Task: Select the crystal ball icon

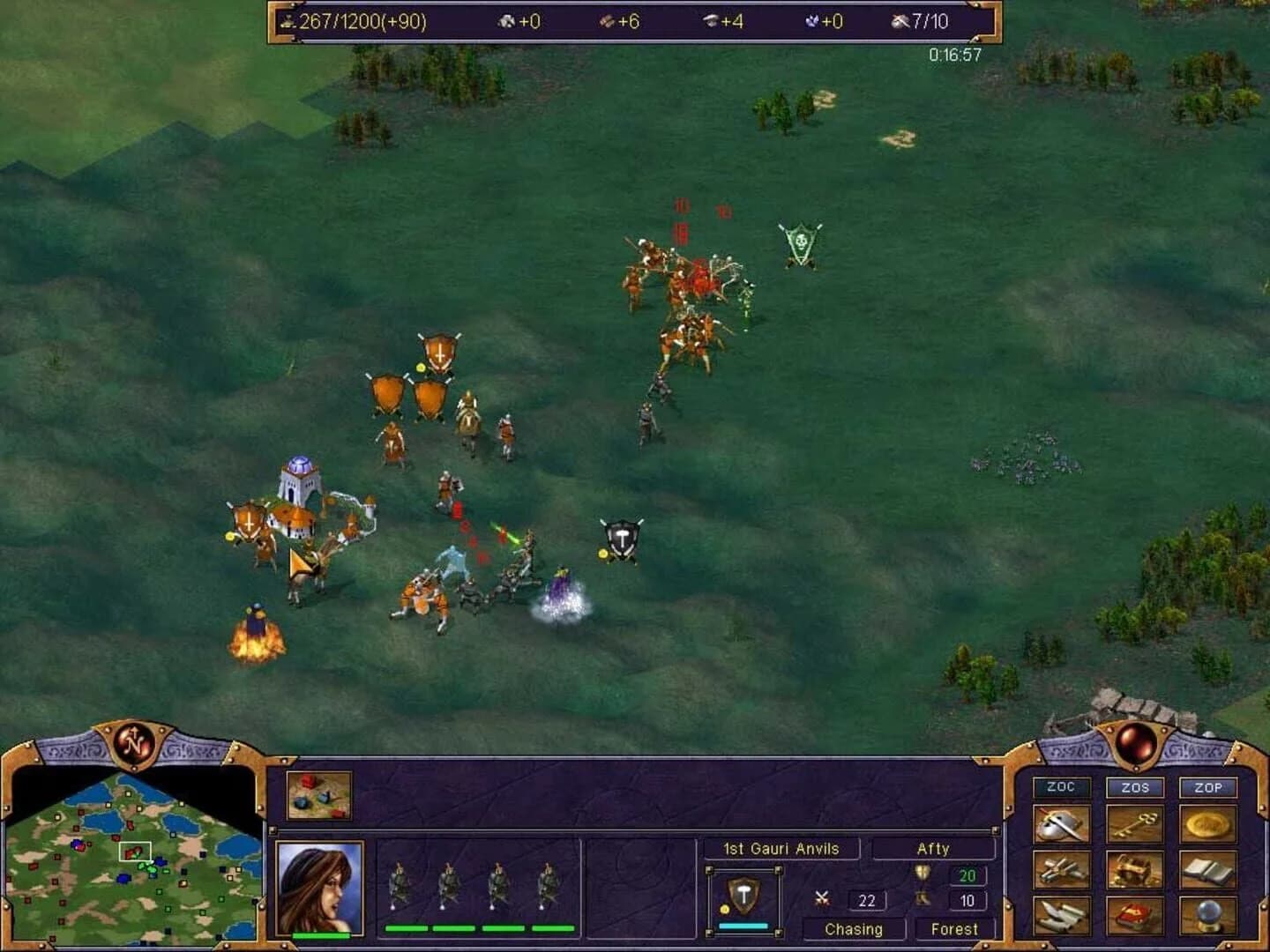Action: point(1208,917)
